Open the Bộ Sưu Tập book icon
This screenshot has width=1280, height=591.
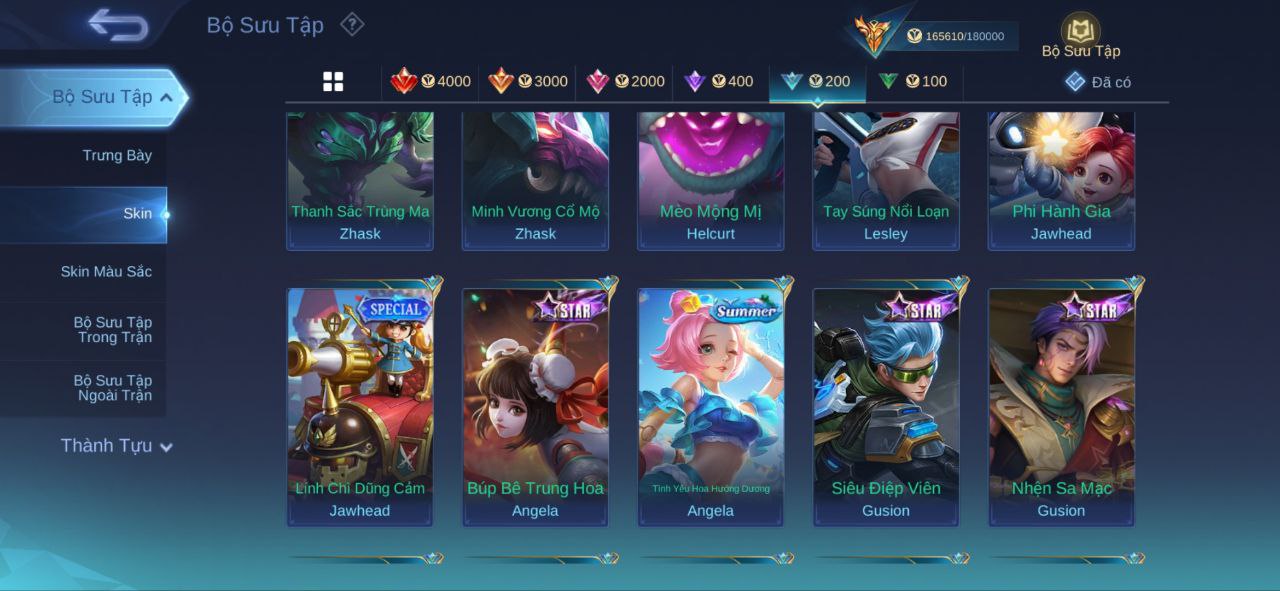(1080, 32)
